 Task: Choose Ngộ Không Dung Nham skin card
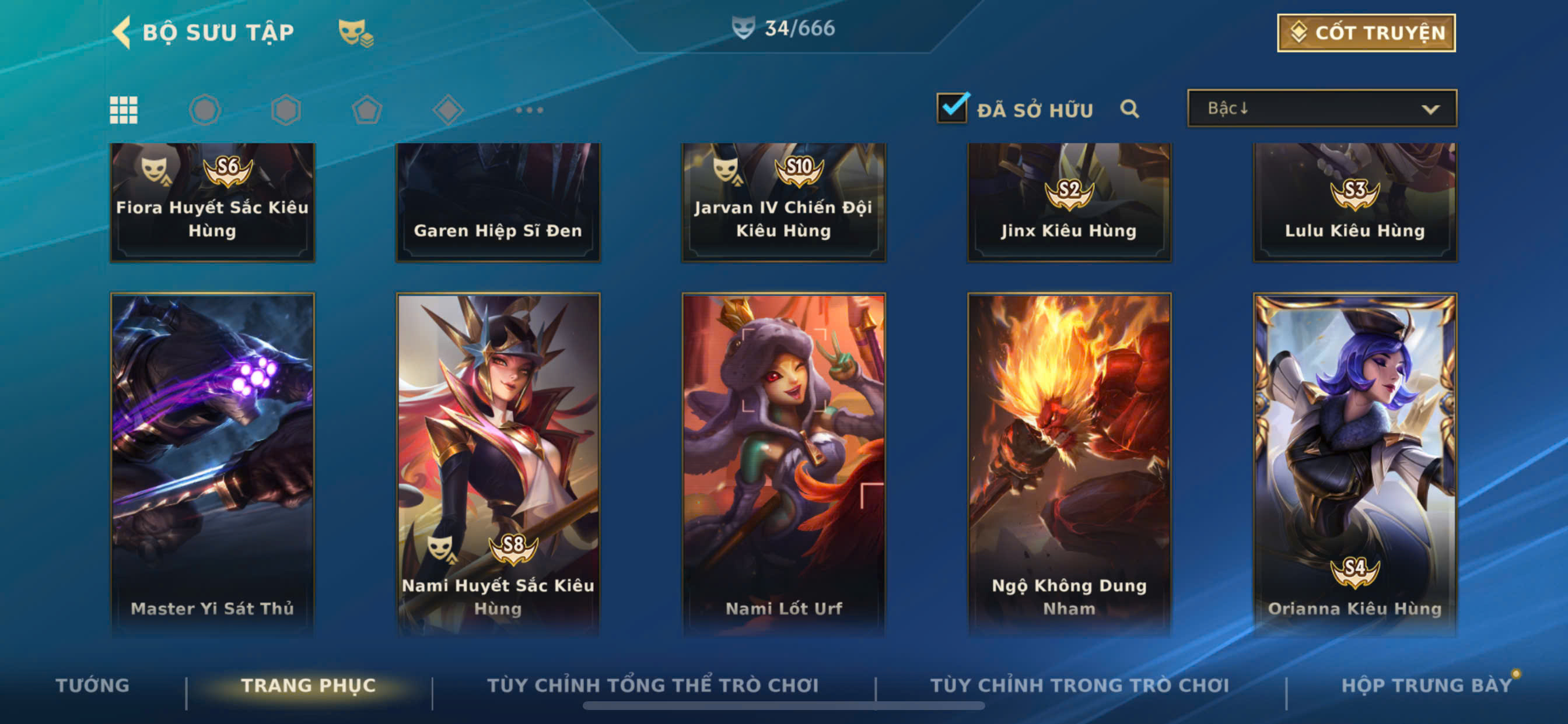click(1069, 462)
